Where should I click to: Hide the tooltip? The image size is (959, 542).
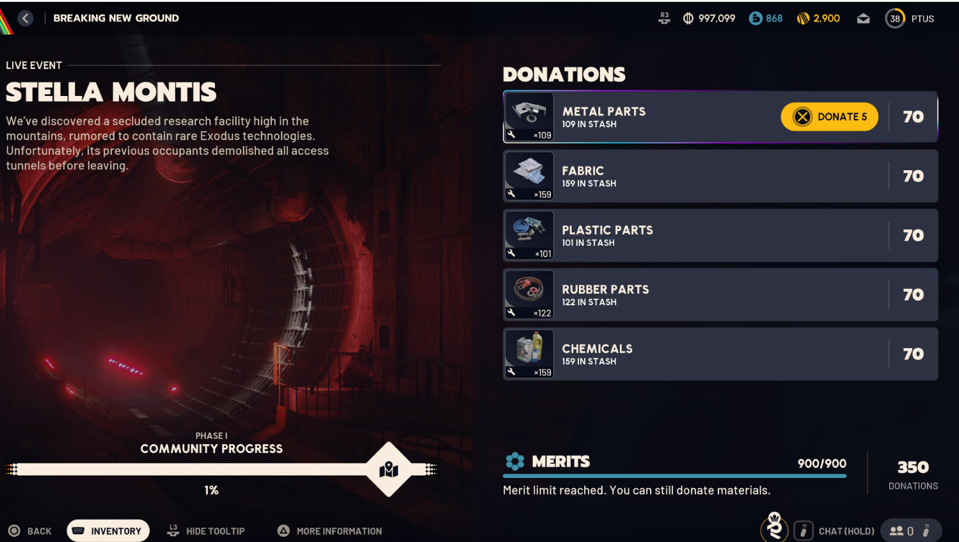coord(206,531)
